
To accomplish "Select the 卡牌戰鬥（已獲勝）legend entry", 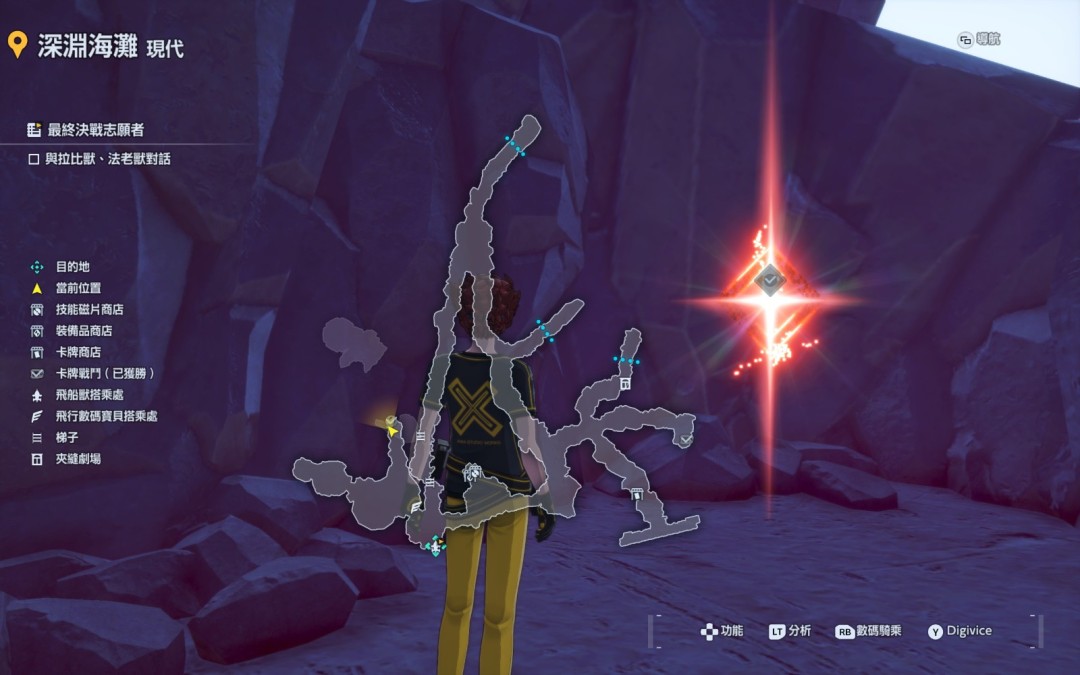I will click(x=104, y=373).
